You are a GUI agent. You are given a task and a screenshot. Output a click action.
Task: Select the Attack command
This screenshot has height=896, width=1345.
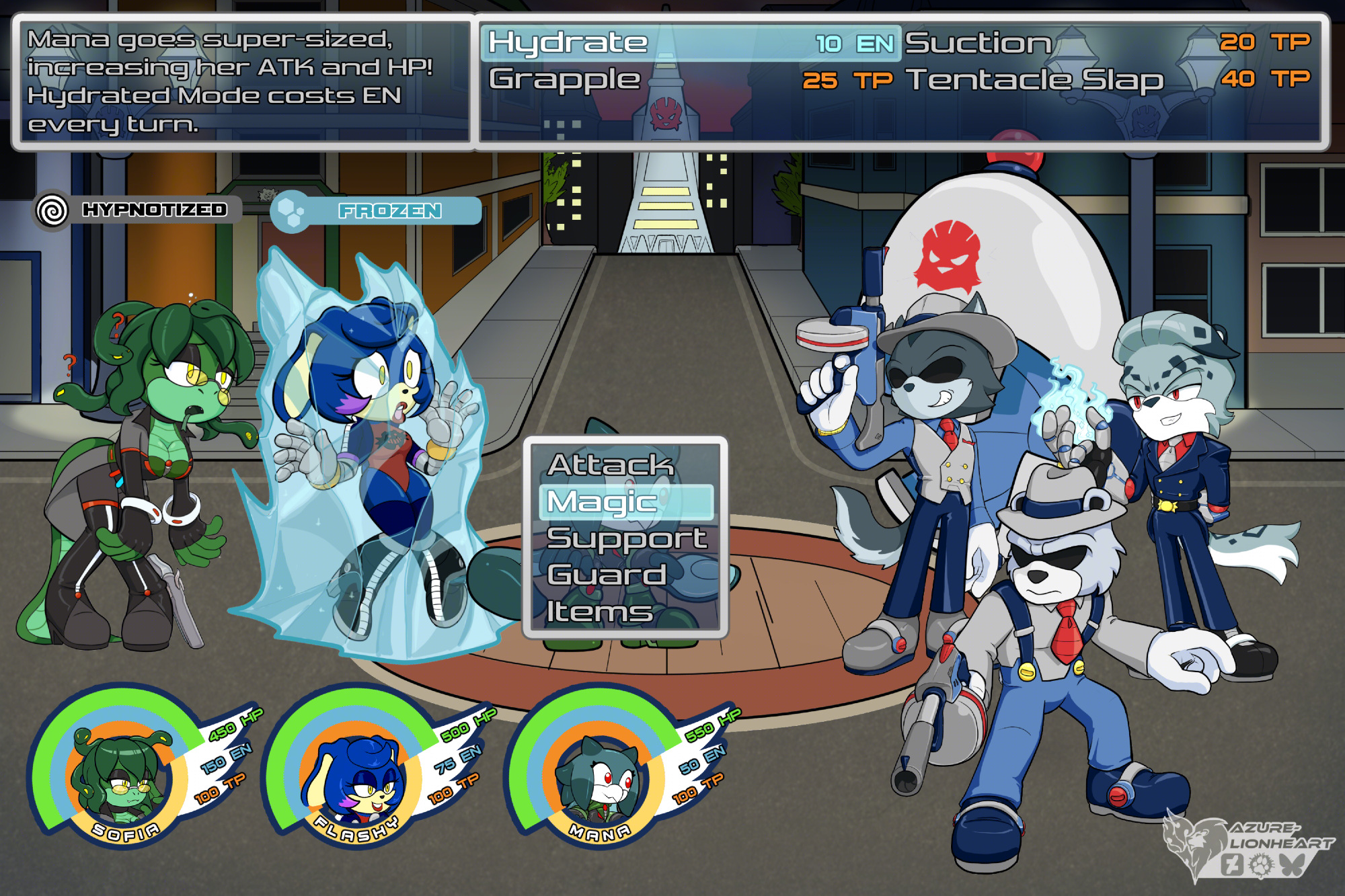click(x=611, y=464)
